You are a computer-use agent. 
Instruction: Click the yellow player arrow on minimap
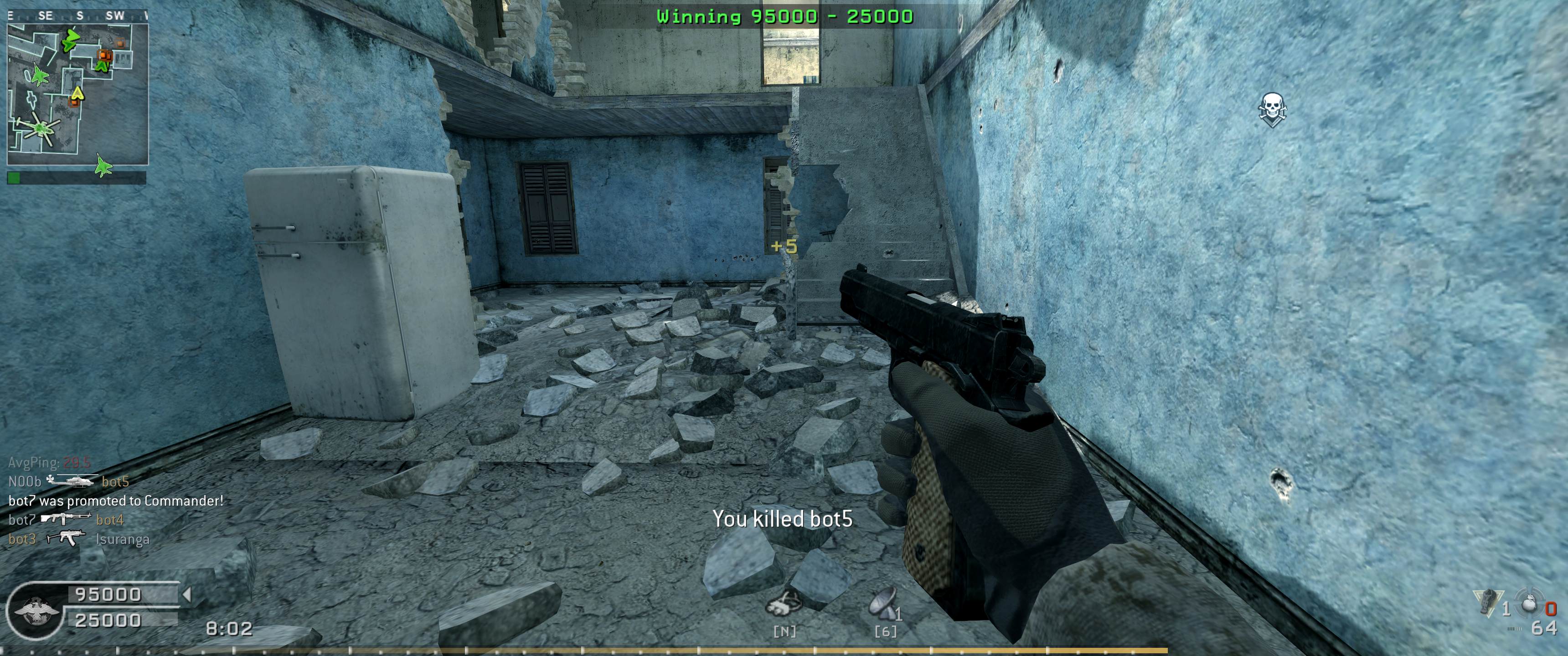tap(77, 93)
